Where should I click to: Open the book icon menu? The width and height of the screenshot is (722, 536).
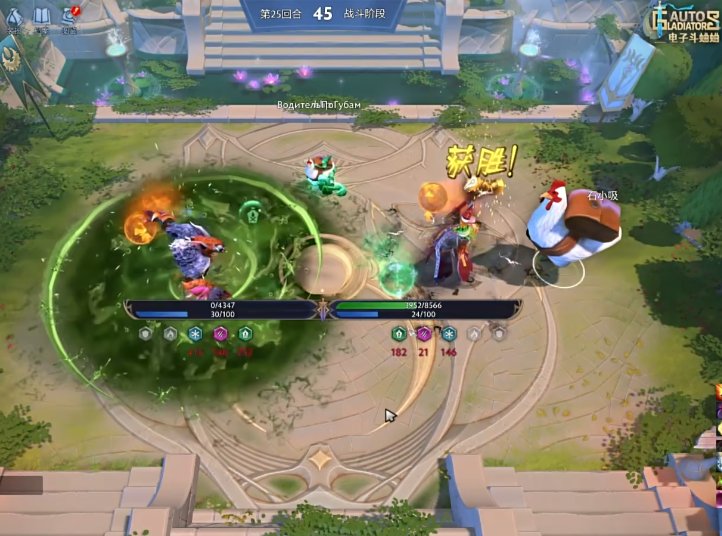(x=42, y=16)
